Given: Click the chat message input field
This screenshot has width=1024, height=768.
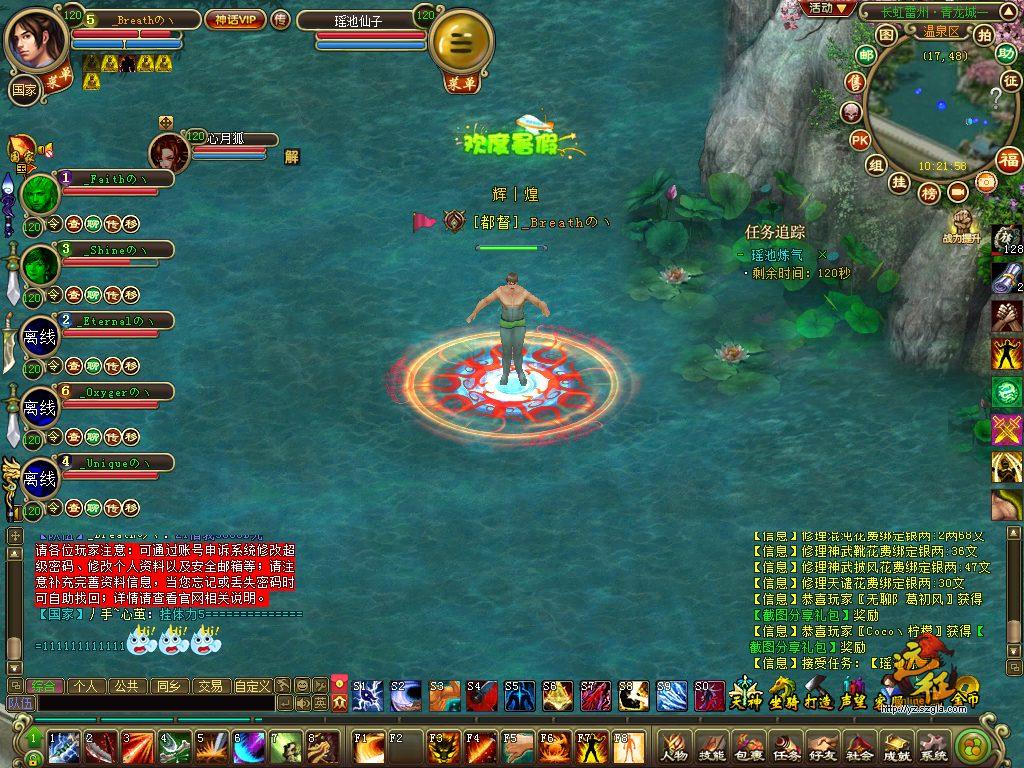Looking at the screenshot, I should click(x=155, y=704).
